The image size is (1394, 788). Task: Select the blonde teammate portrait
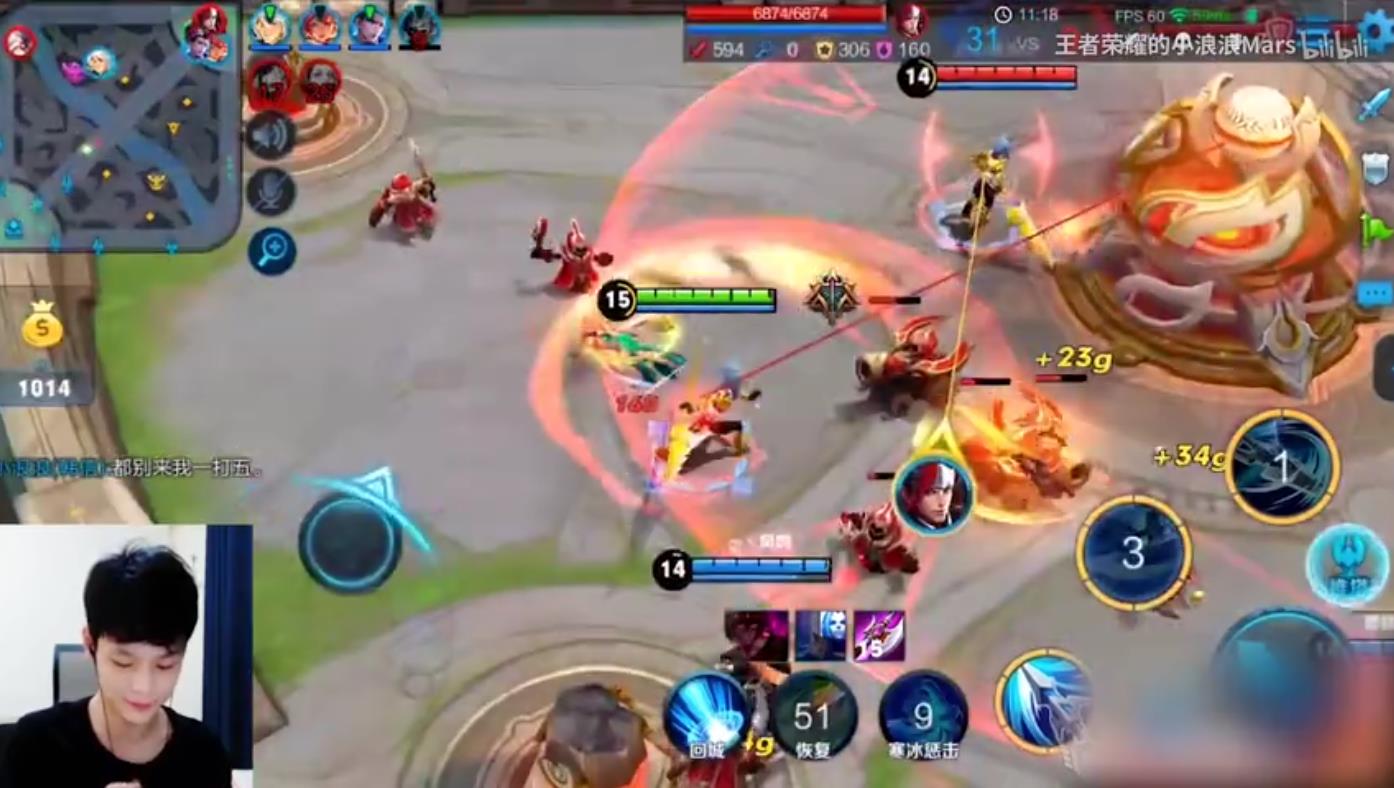[x=270, y=26]
